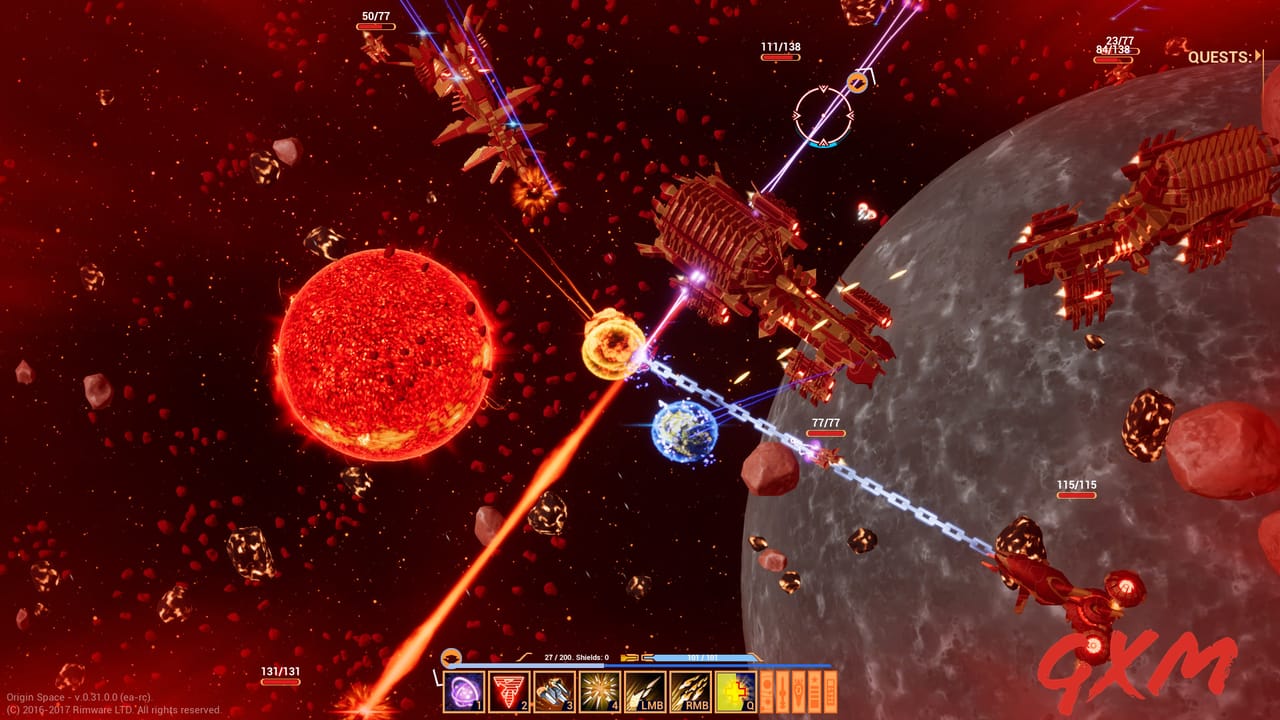Click the QUESTS label top right
This screenshot has height=720, width=1280.
click(x=1221, y=58)
